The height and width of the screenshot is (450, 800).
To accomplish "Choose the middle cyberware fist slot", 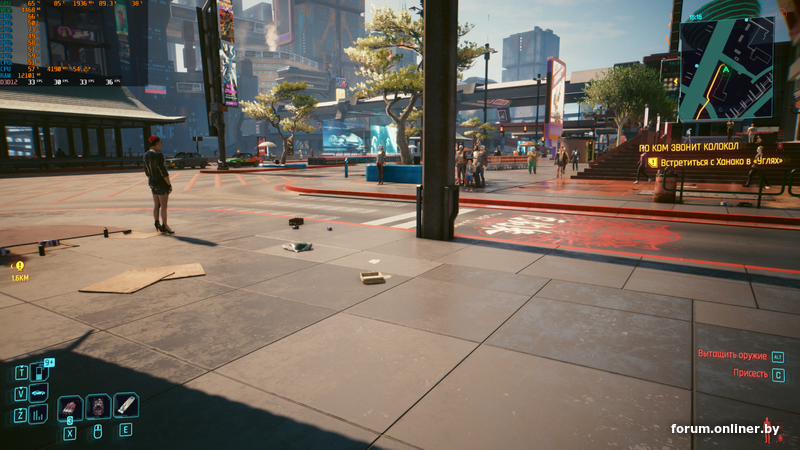I will pyautogui.click(x=98, y=406).
